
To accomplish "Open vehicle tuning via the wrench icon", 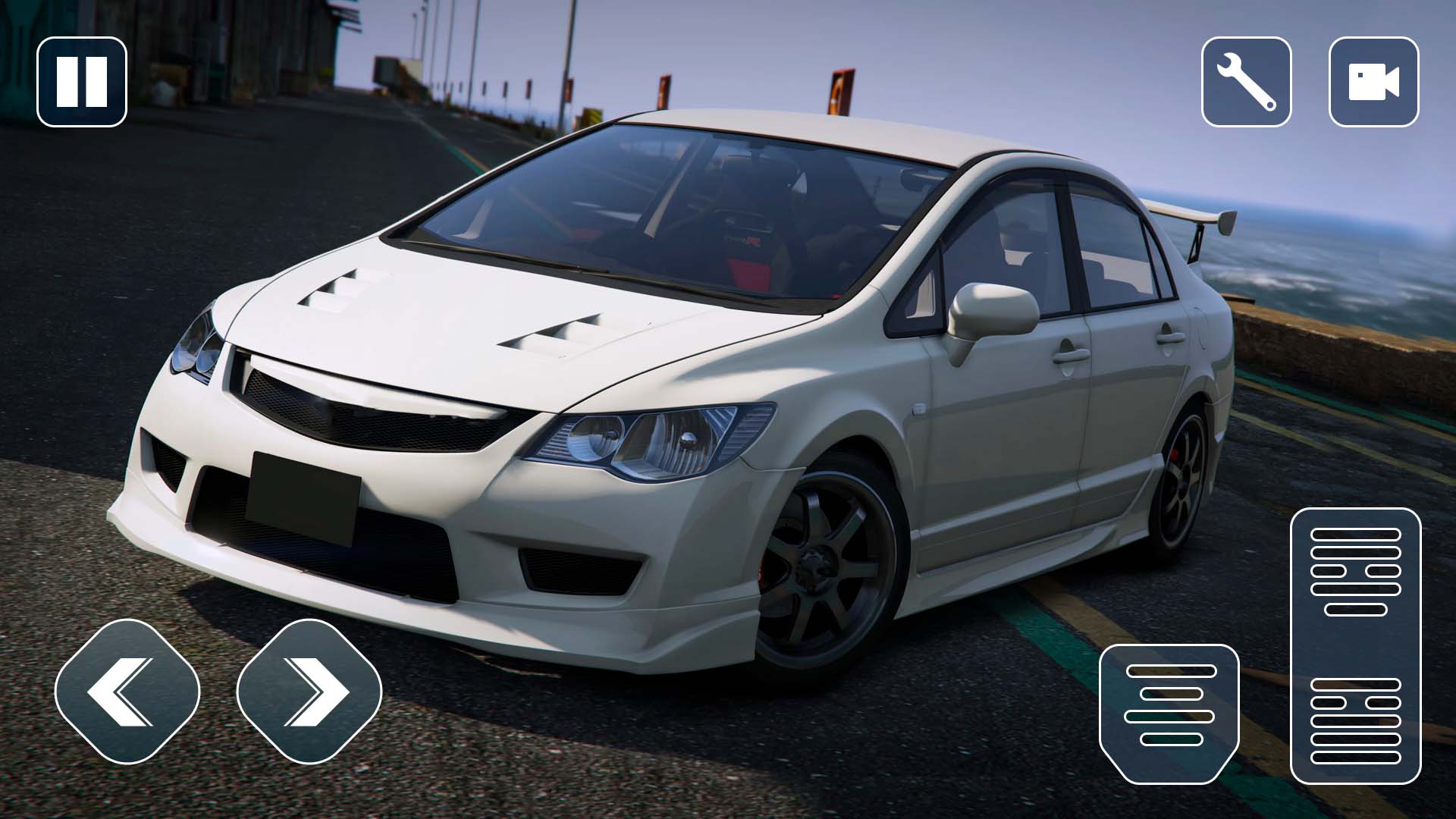I will click(1246, 82).
